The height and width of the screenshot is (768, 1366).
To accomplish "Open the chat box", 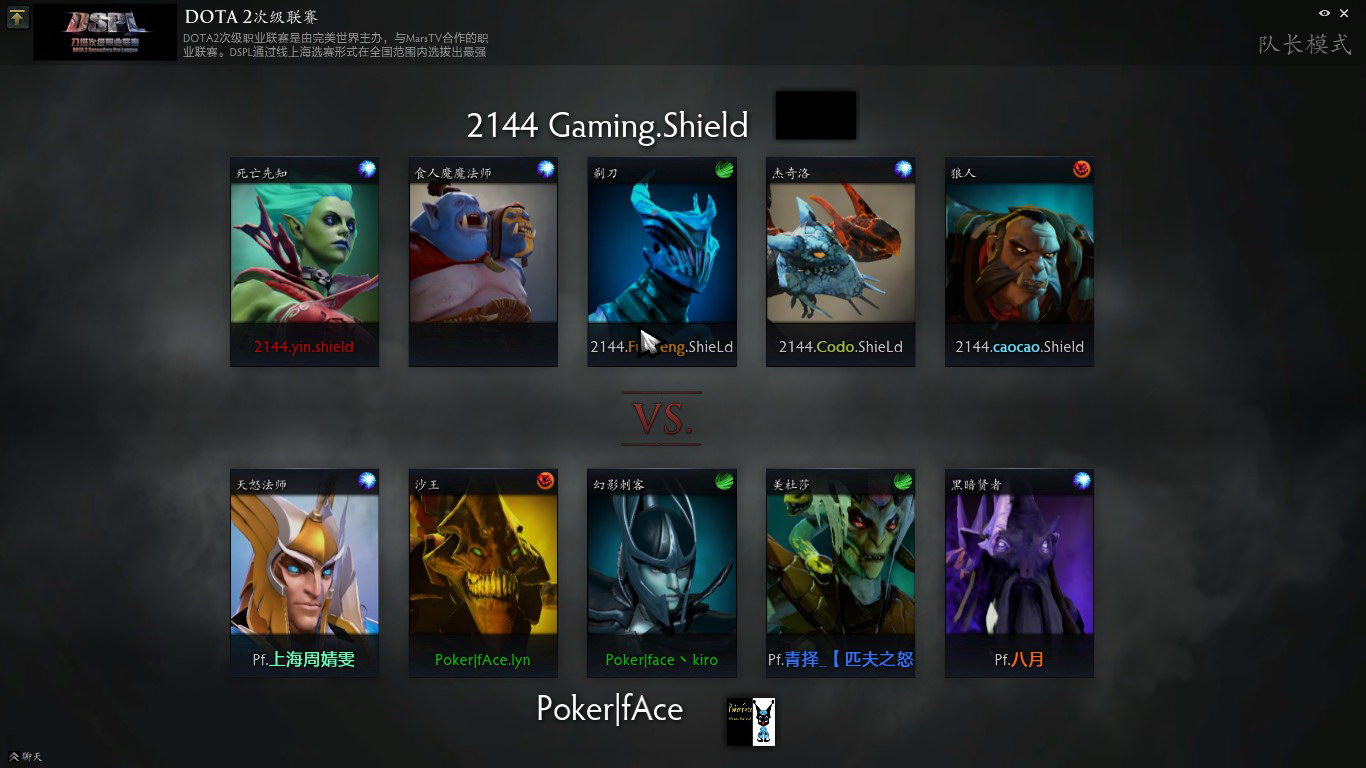I will pos(25,757).
